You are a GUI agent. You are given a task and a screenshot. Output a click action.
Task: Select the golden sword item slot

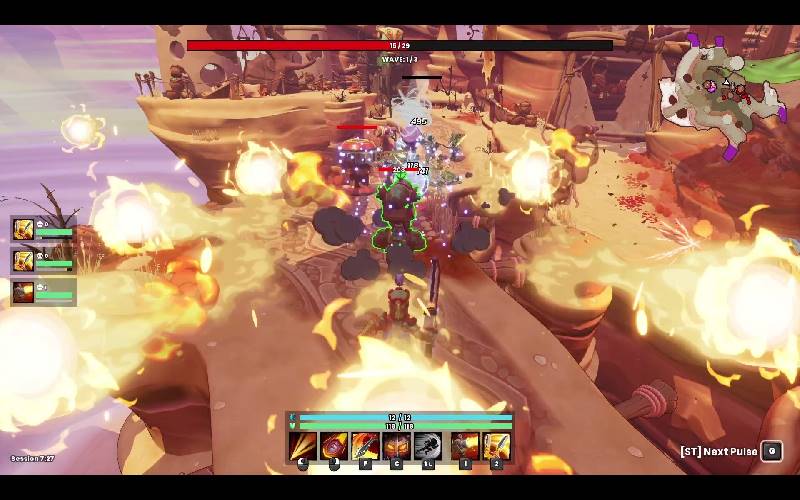click(x=496, y=446)
